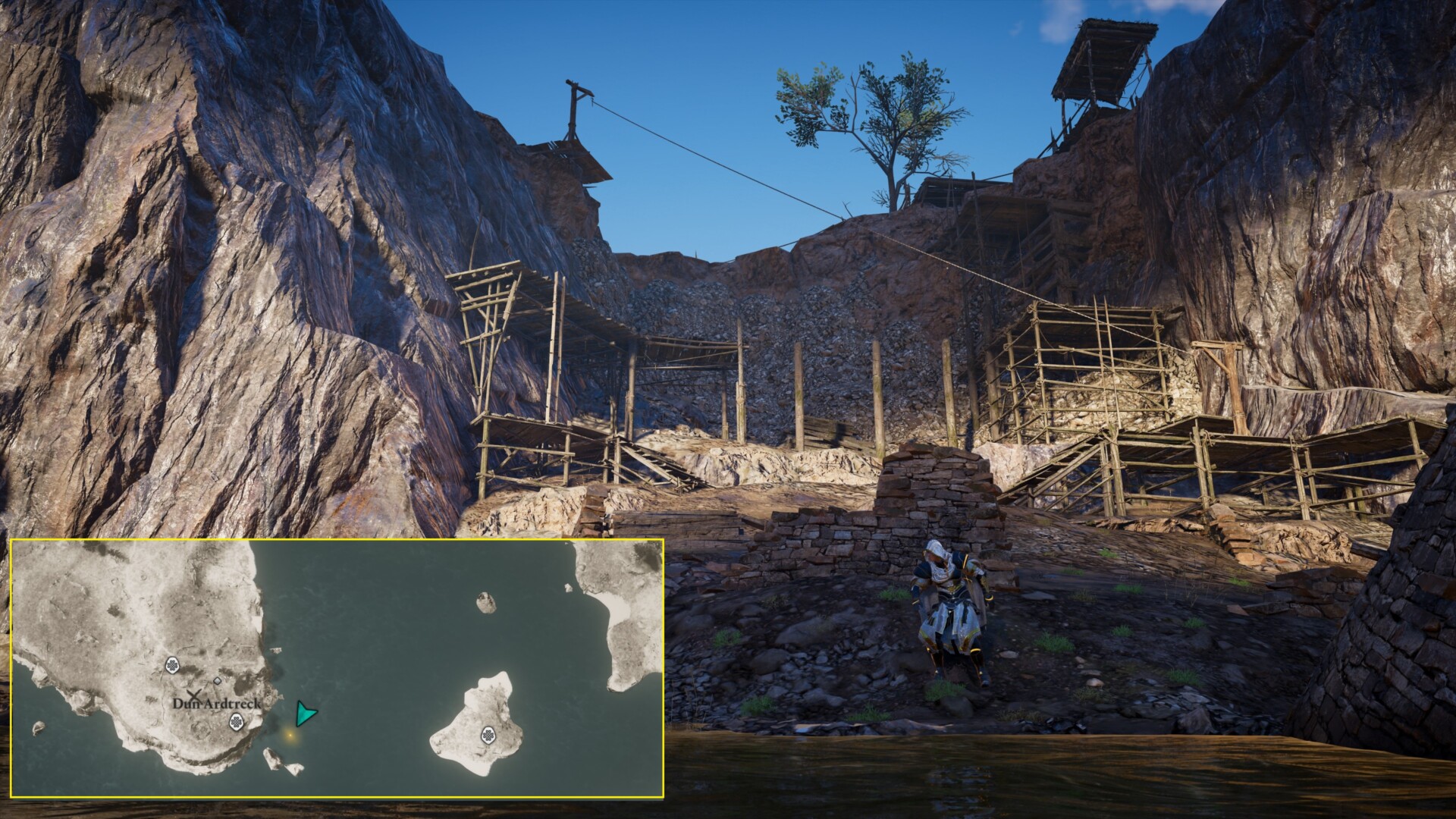
Task: Click the glowing yellow loot dot near the arrow
Action: (290, 736)
